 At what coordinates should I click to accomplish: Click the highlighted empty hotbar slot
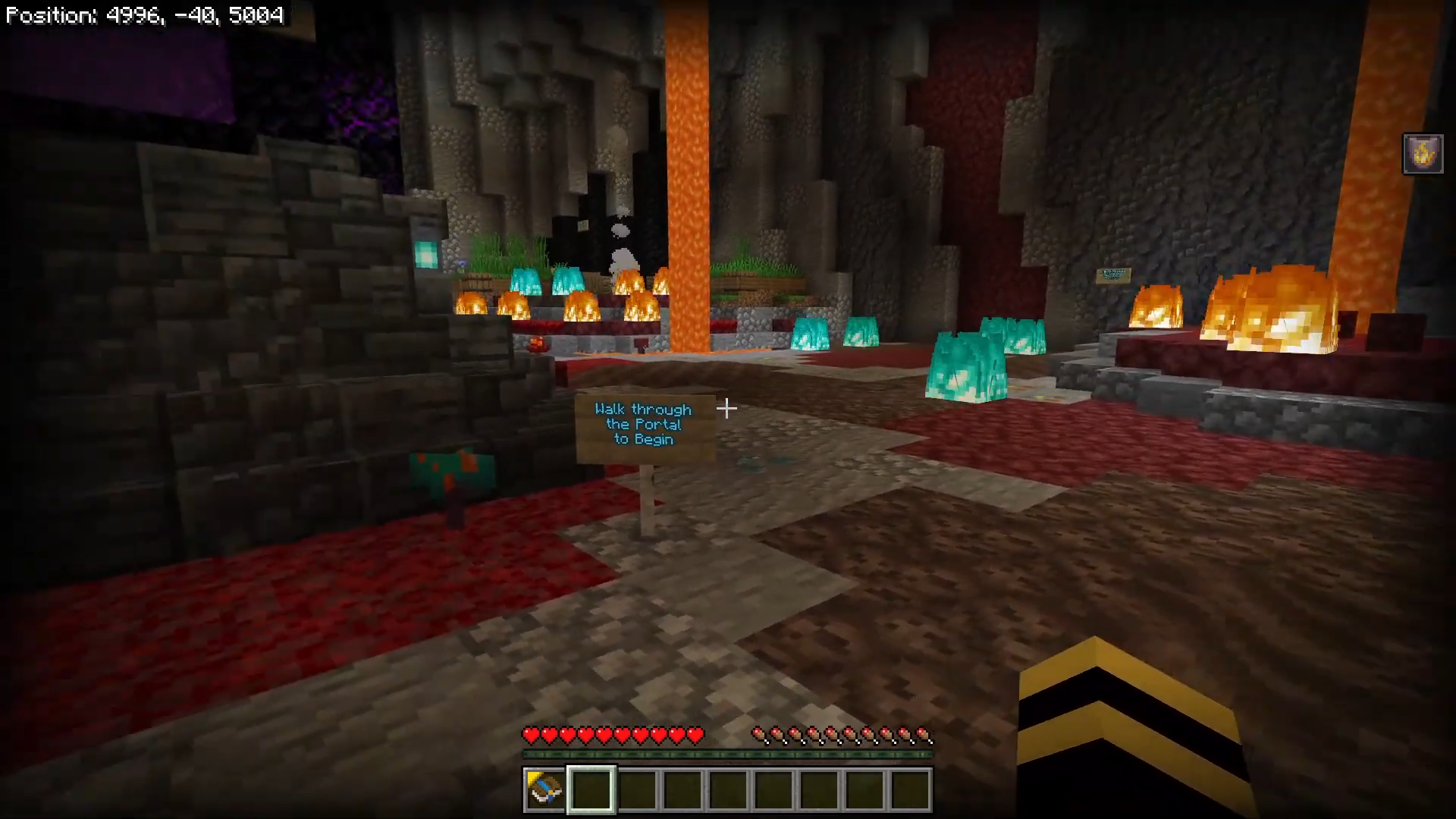pyautogui.click(x=591, y=789)
